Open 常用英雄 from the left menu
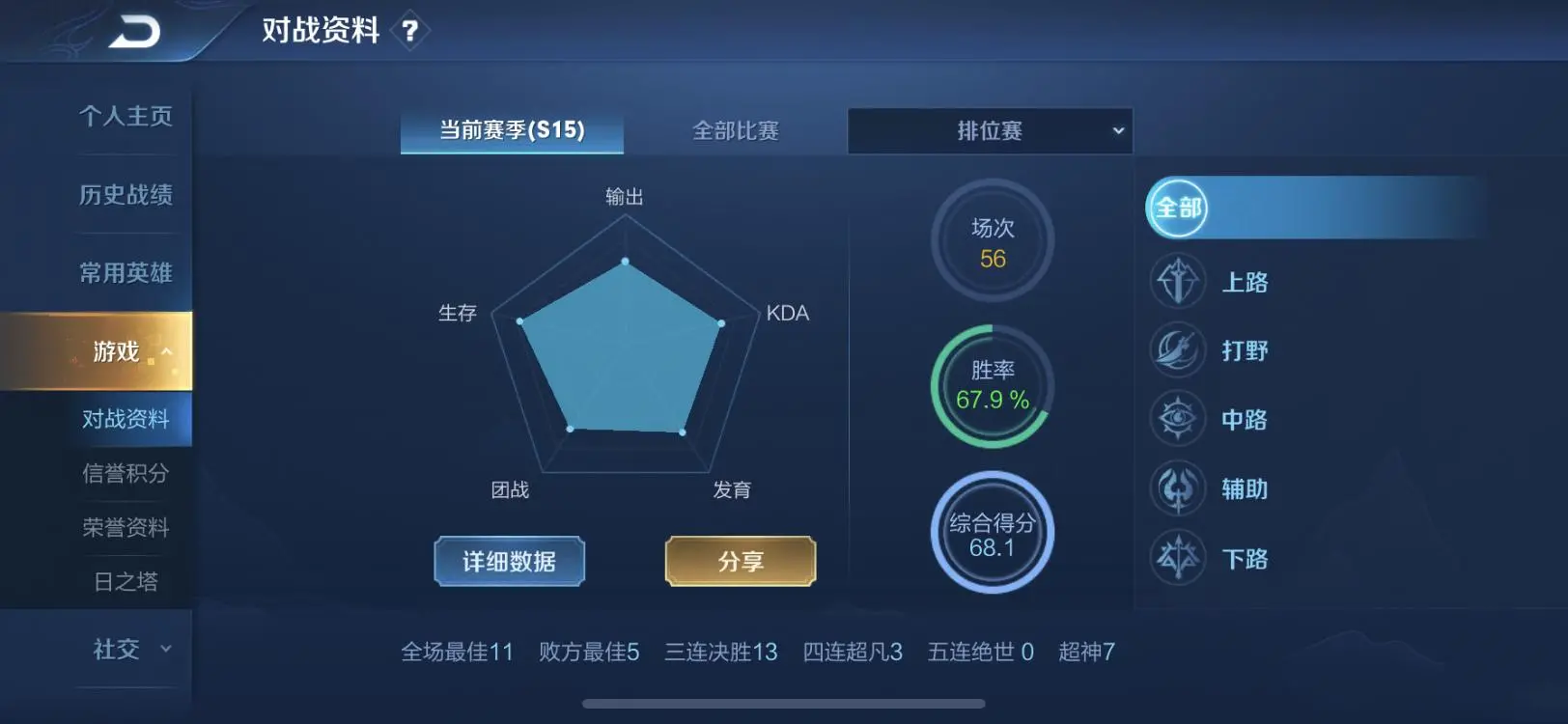 coord(126,273)
